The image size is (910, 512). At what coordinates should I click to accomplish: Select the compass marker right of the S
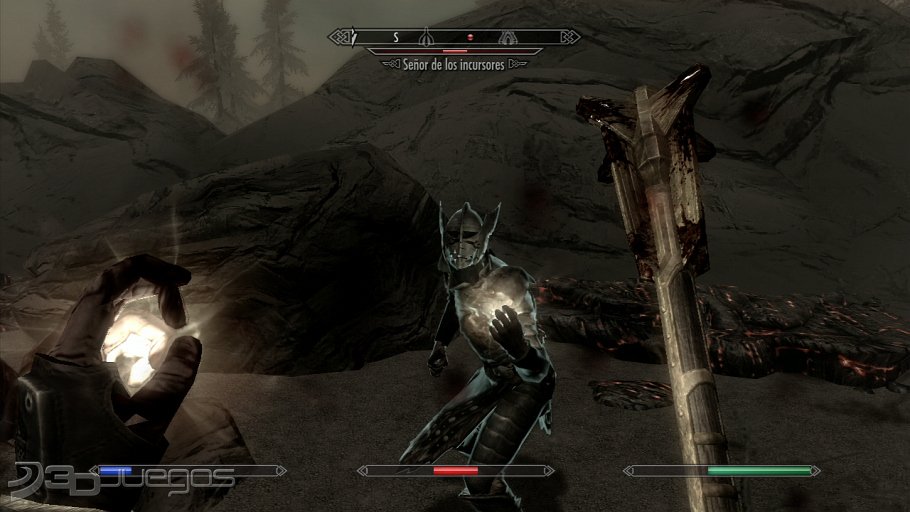[x=426, y=37]
